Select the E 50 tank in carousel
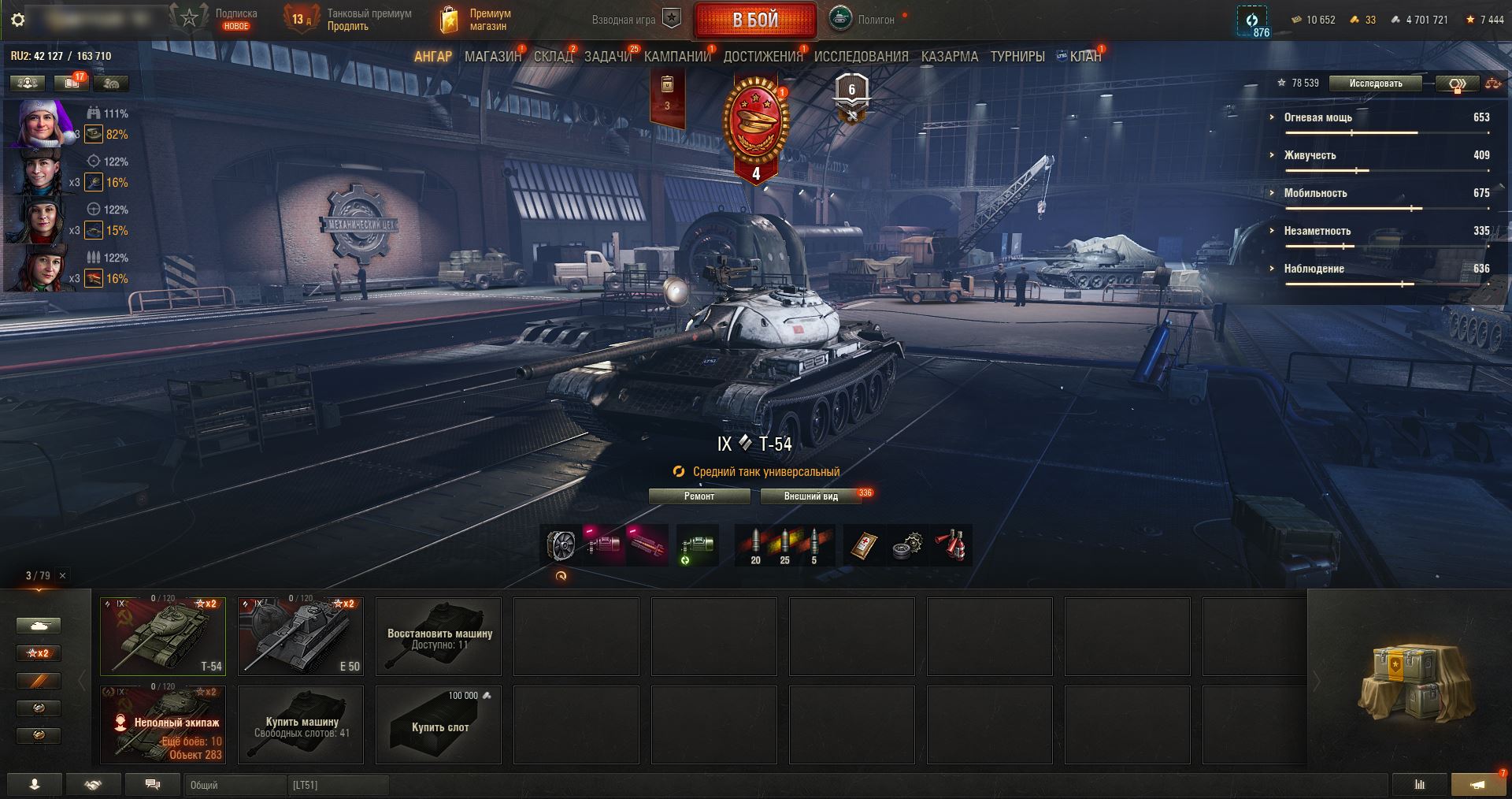This screenshot has width=1512, height=799. pyautogui.click(x=301, y=637)
